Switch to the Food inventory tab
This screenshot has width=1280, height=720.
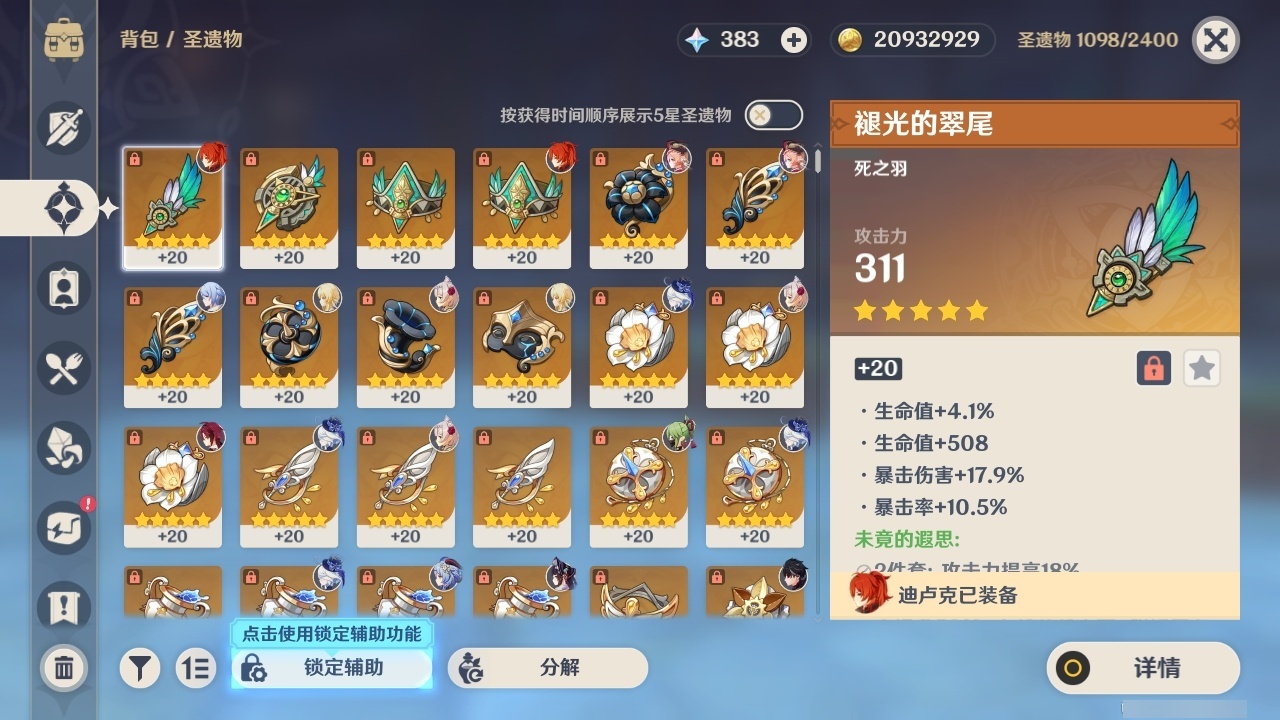pyautogui.click(x=62, y=368)
